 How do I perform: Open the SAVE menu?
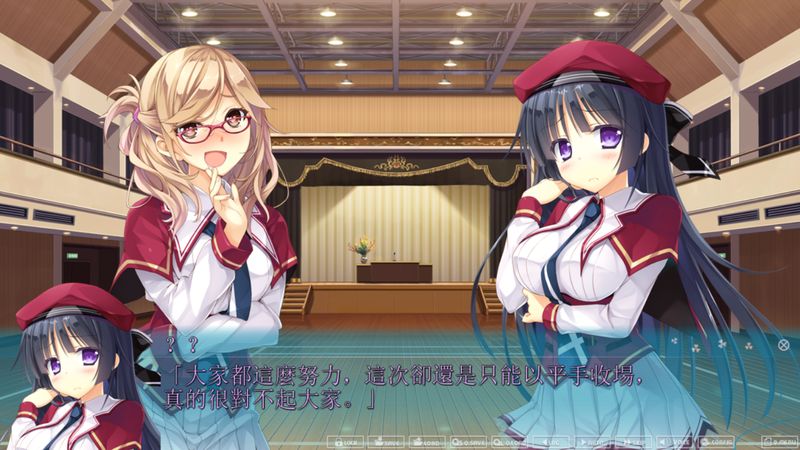387,441
